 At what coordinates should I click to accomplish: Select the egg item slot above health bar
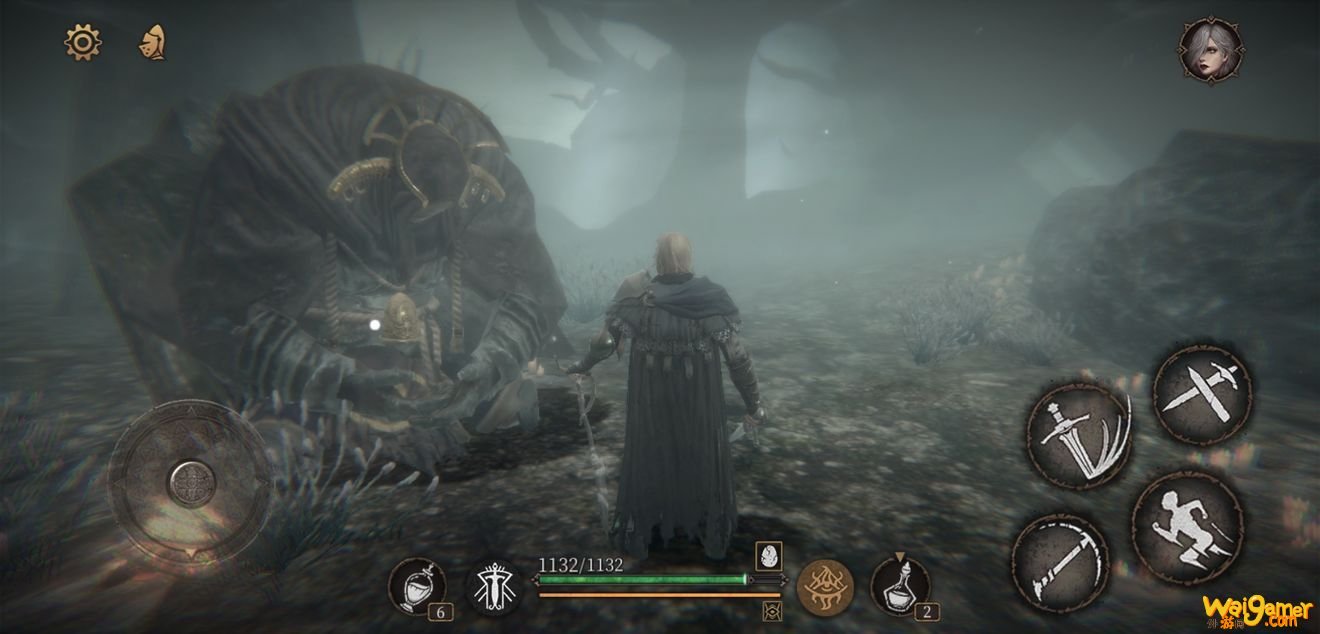[768, 558]
